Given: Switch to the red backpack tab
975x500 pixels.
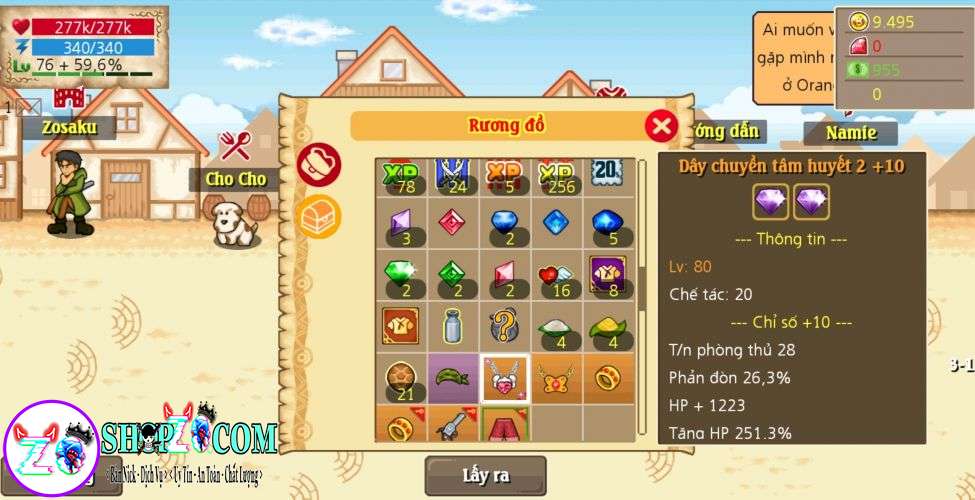Looking at the screenshot, I should click(319, 164).
